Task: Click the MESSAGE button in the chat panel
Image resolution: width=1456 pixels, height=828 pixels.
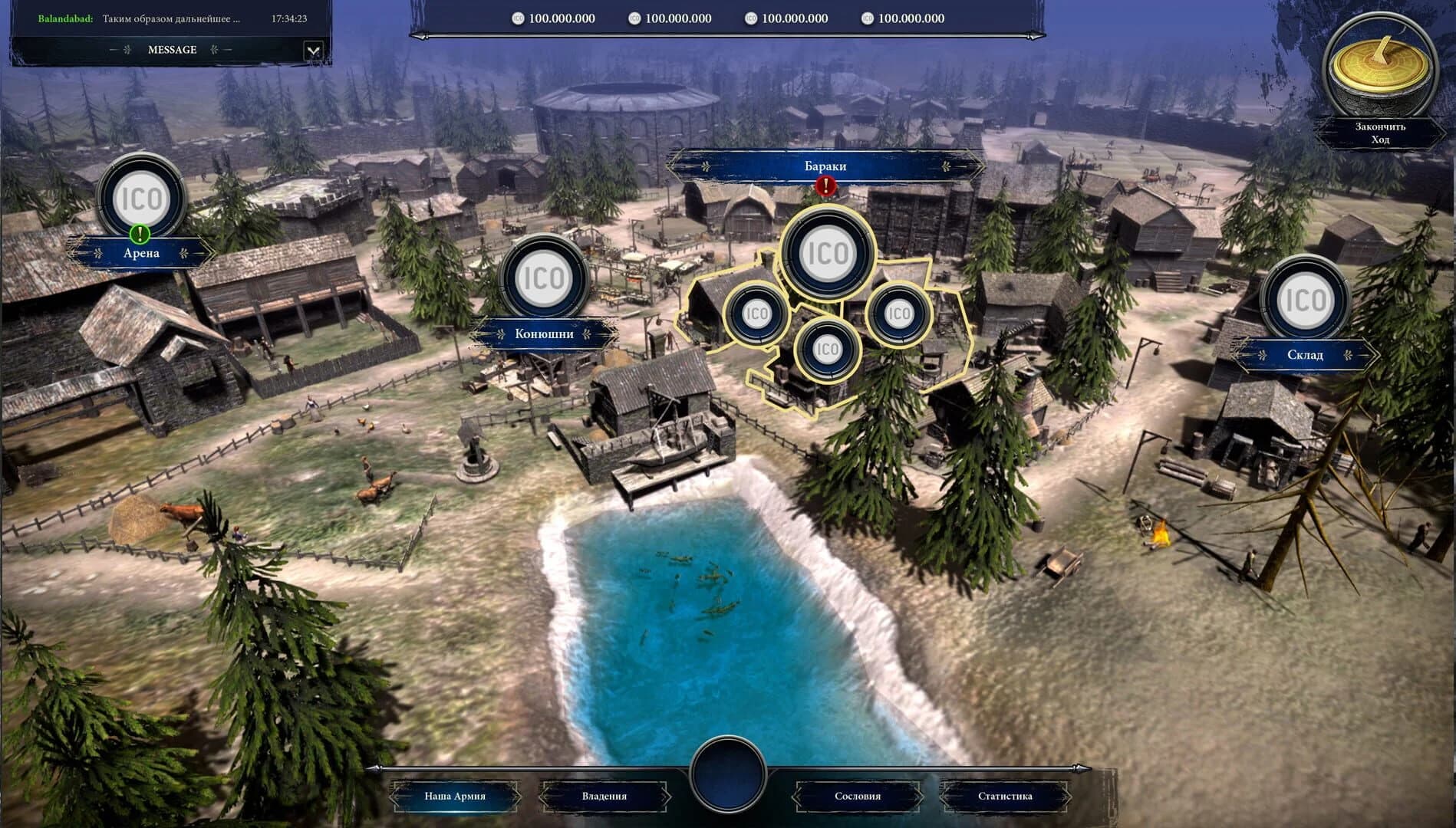Action: click(172, 49)
